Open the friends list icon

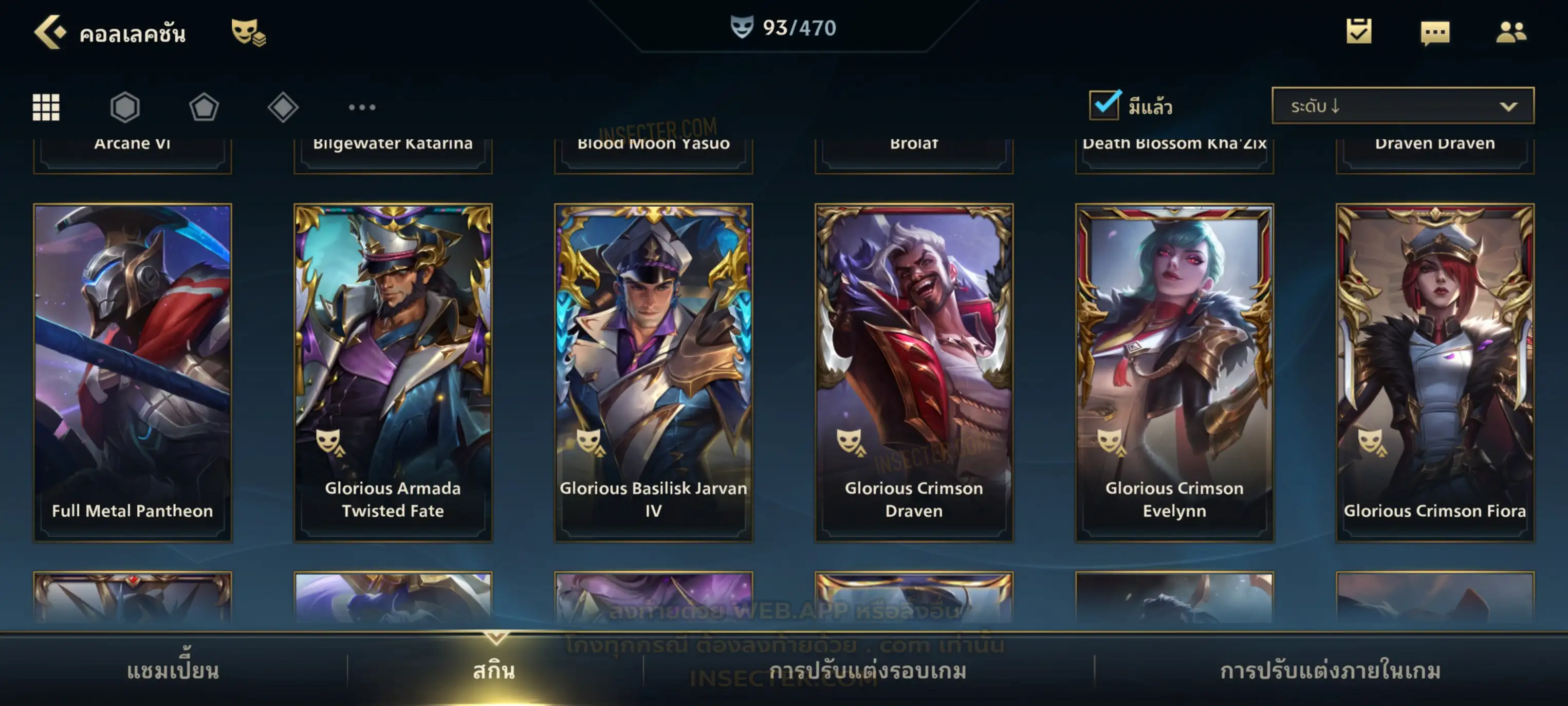coord(1510,32)
